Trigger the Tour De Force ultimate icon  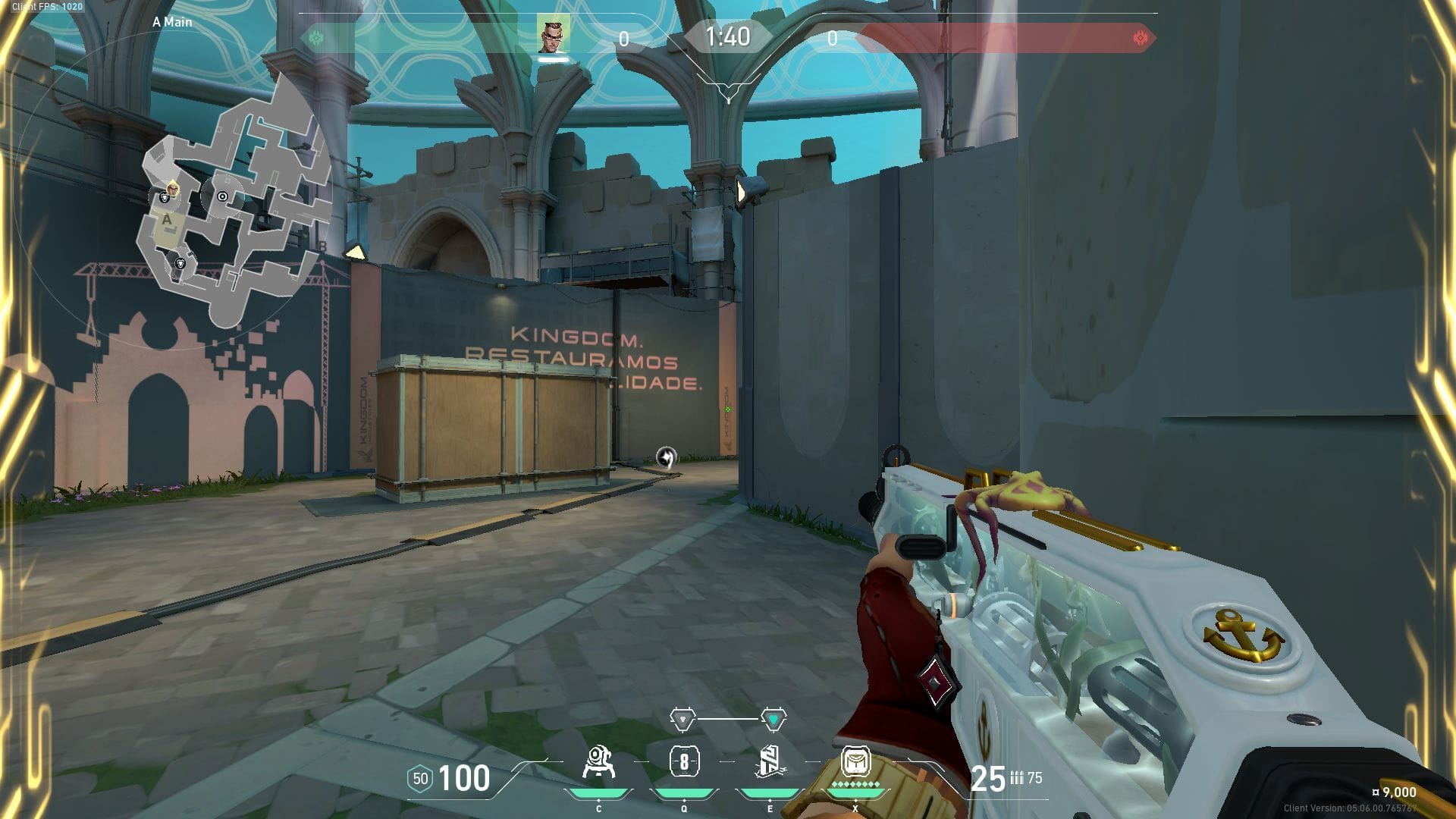(x=855, y=761)
